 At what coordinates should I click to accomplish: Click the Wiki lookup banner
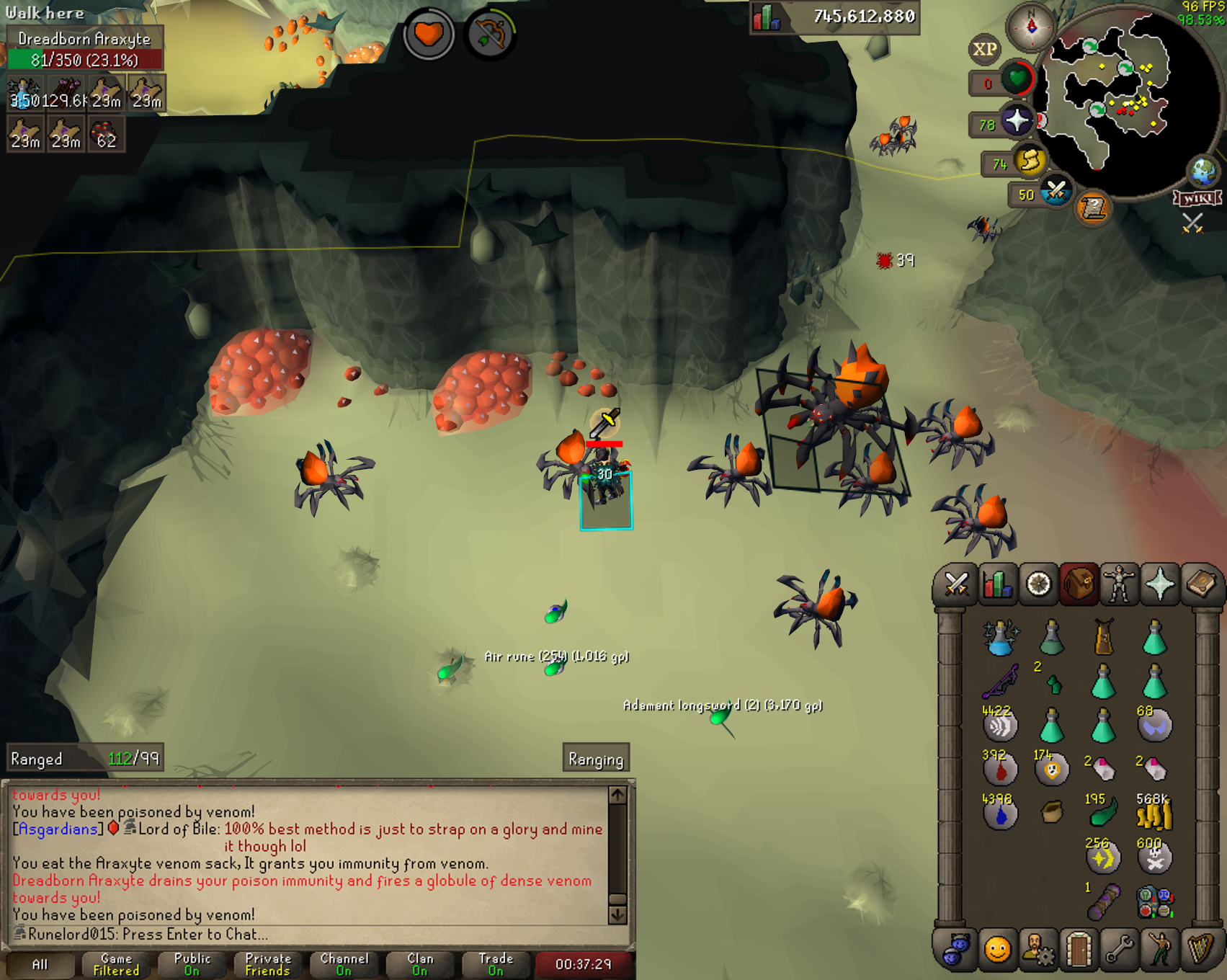pos(1197,198)
